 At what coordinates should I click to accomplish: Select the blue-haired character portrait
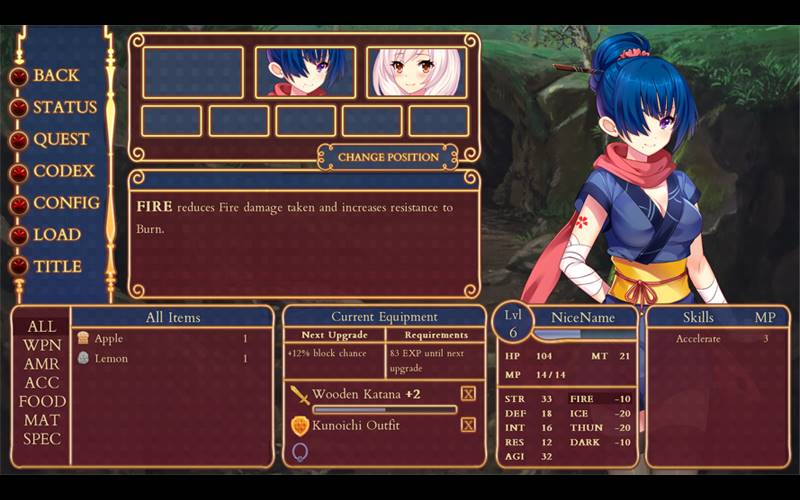[305, 72]
